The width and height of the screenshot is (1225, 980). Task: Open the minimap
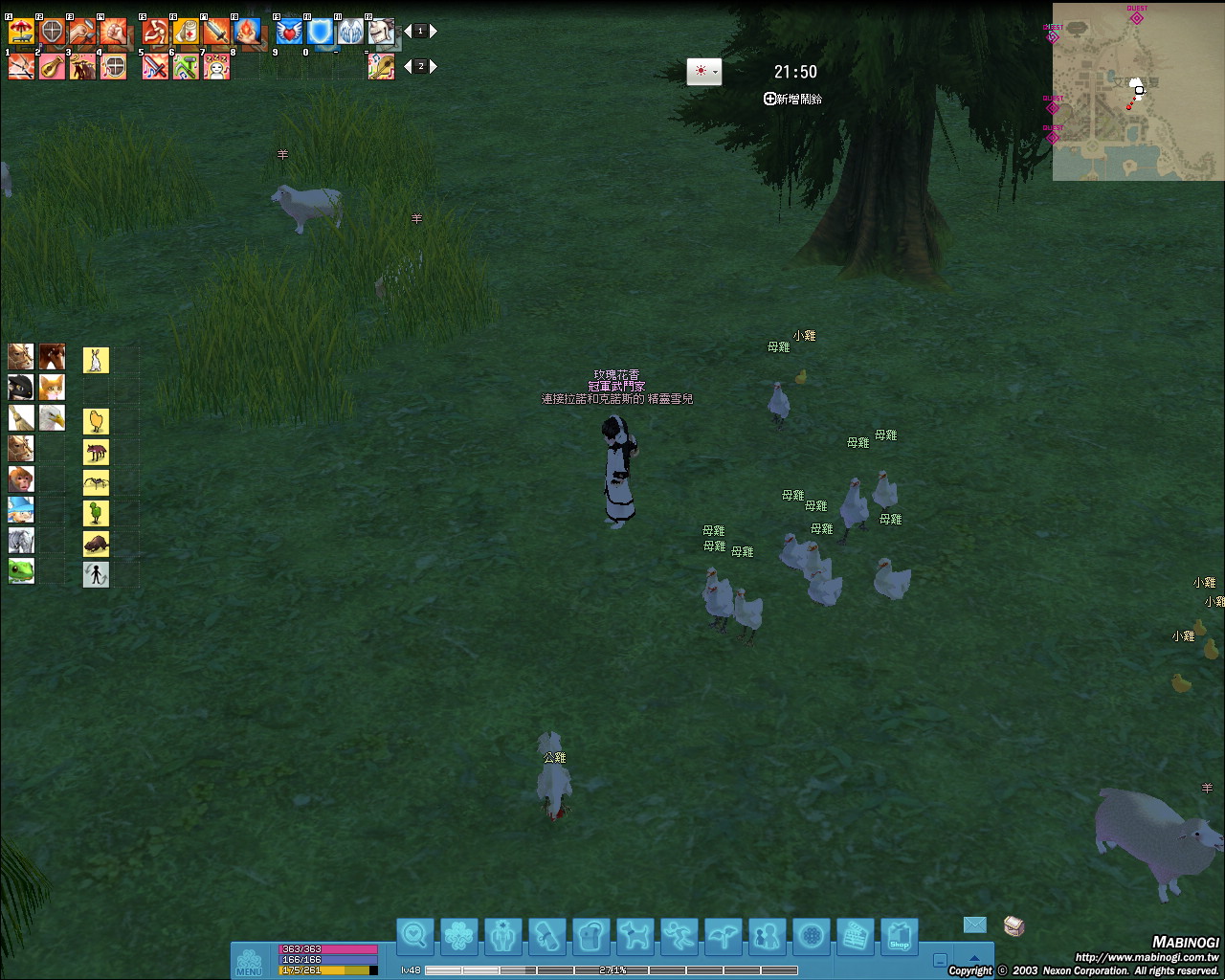pyautogui.click(x=1138, y=92)
